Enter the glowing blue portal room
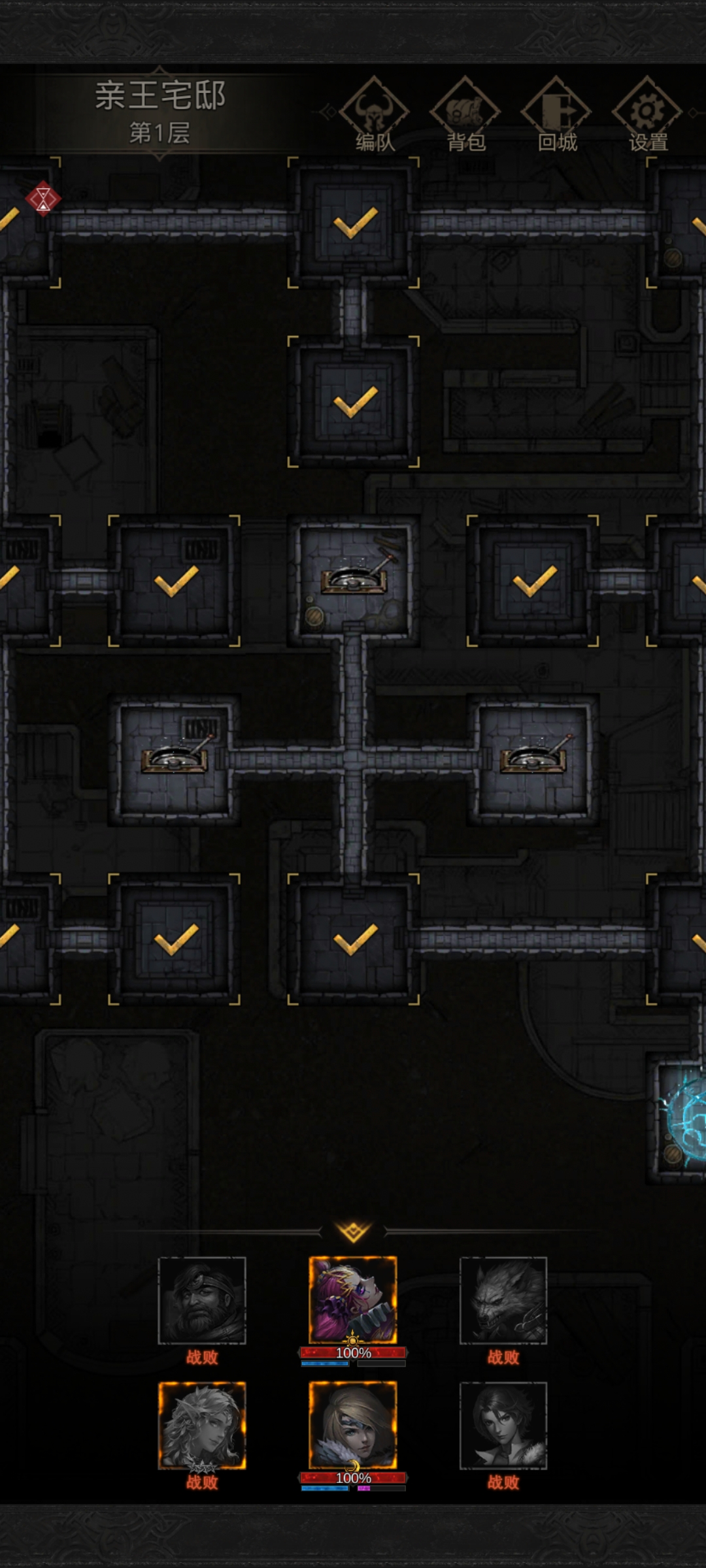This screenshot has height=1568, width=706. point(683,1119)
